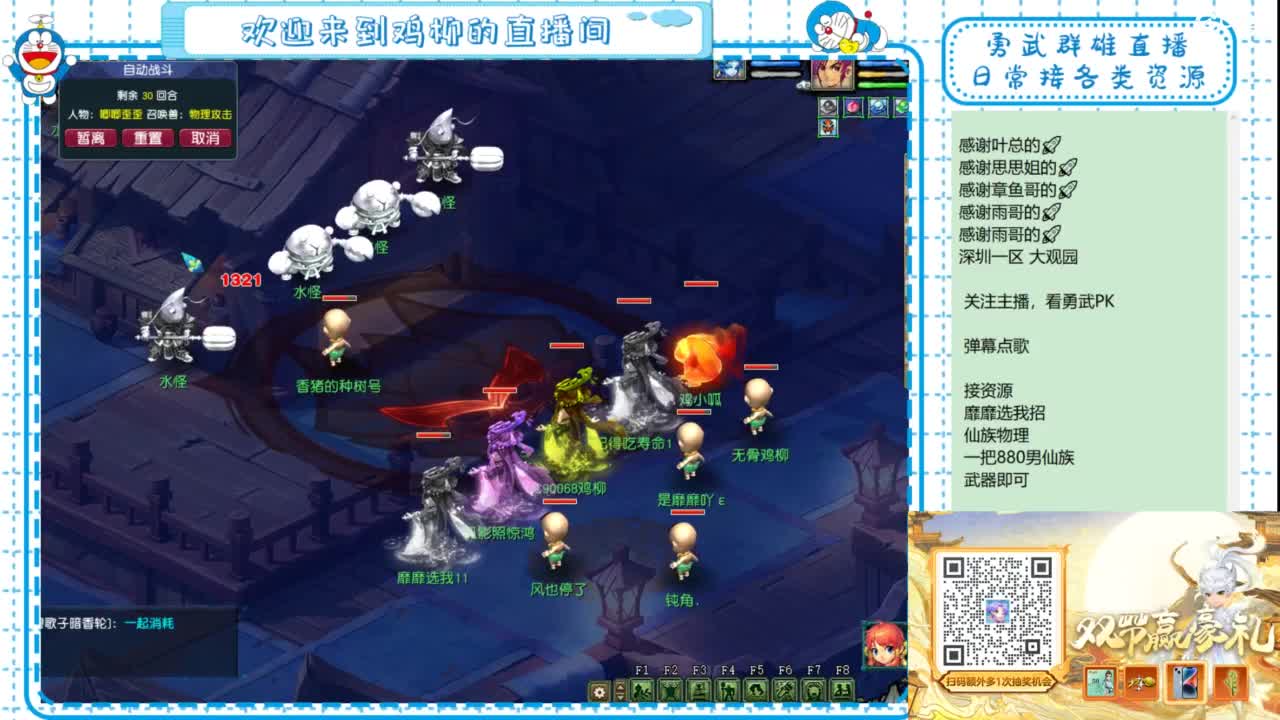Click the 关注主播，看勇武PK text

tap(1038, 300)
